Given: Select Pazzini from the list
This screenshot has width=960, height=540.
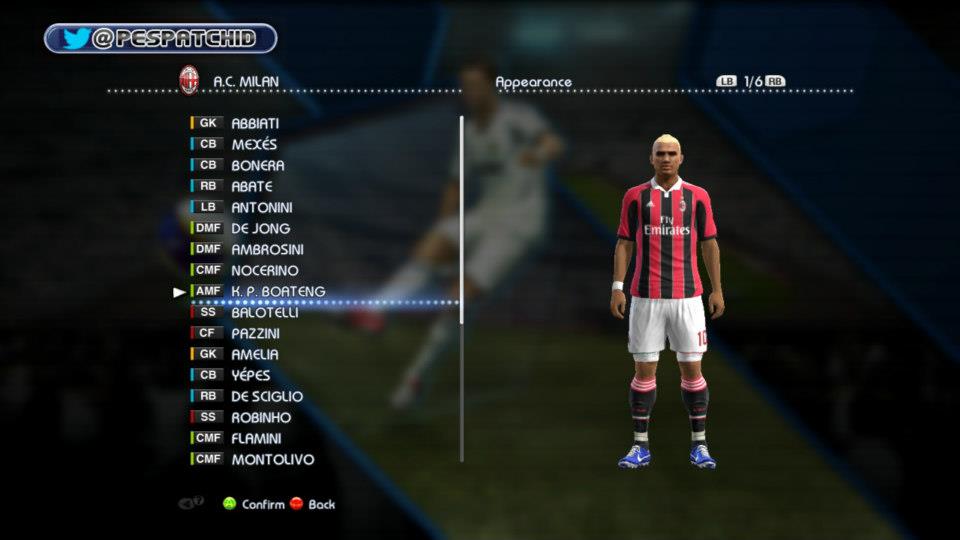Looking at the screenshot, I should click(255, 333).
